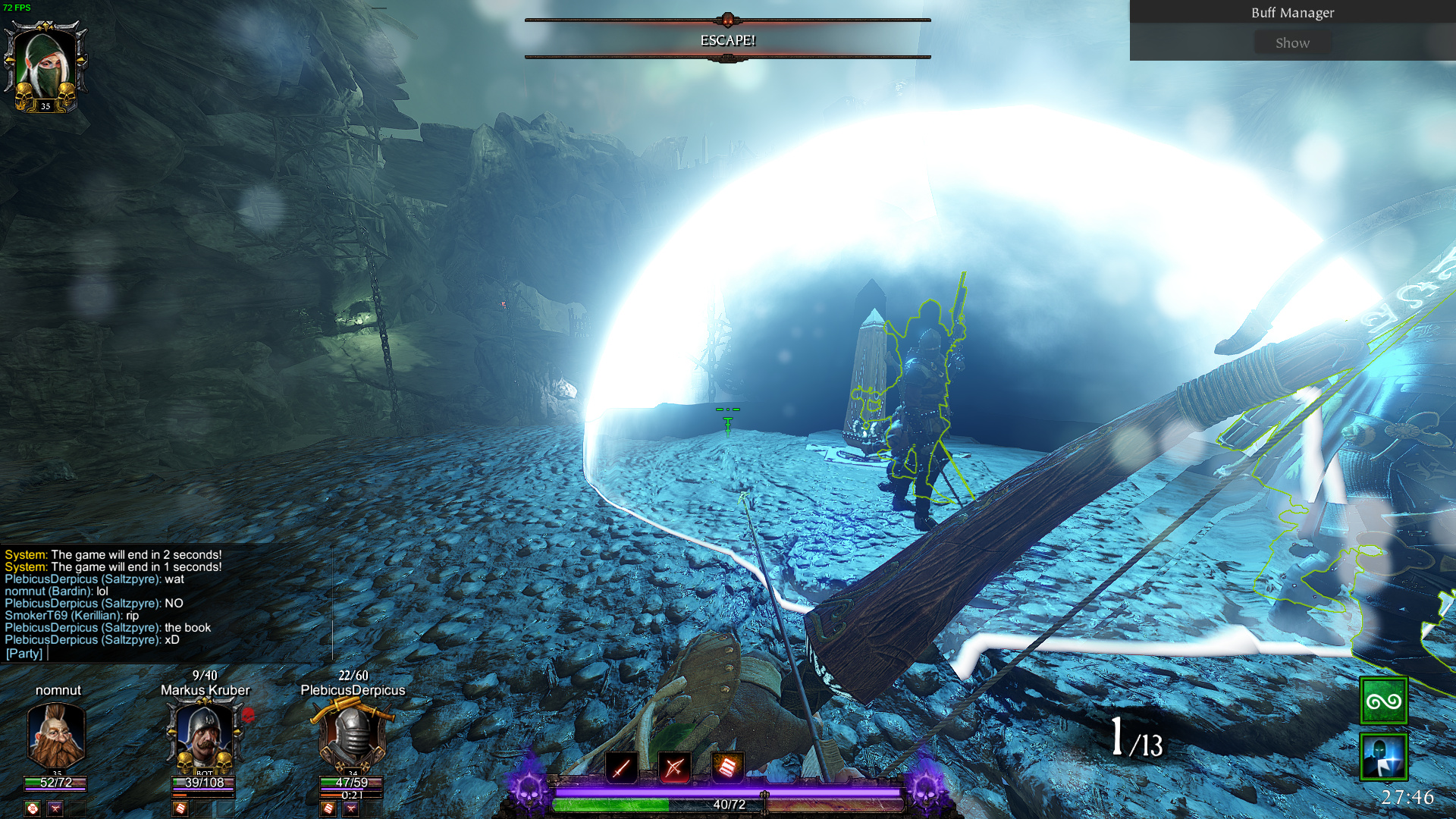Click PlebicusDerpicus's helmeted portrait
Viewport: 1456px width, 819px height.
352,734
